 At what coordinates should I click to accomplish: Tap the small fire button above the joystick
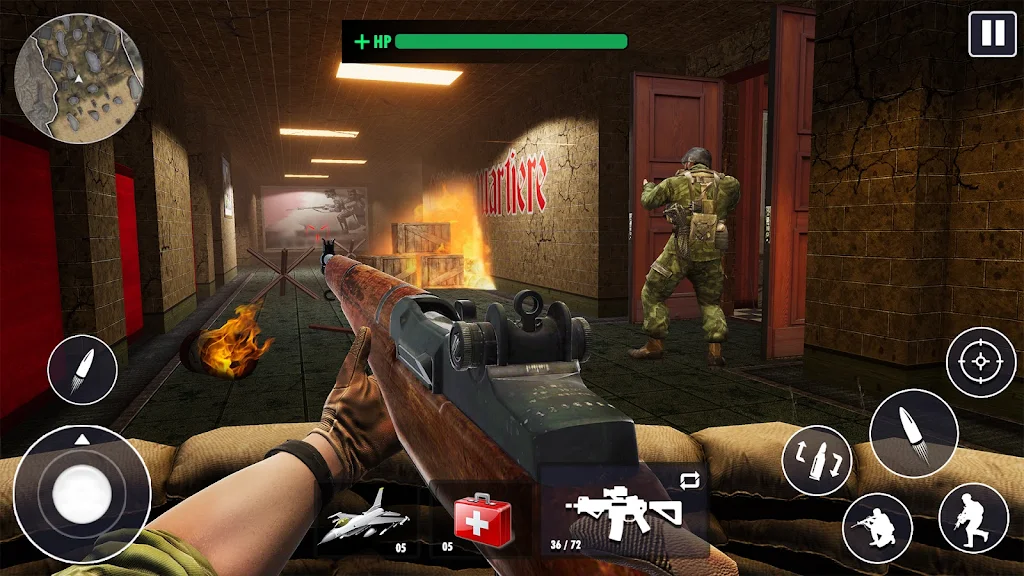pos(82,370)
